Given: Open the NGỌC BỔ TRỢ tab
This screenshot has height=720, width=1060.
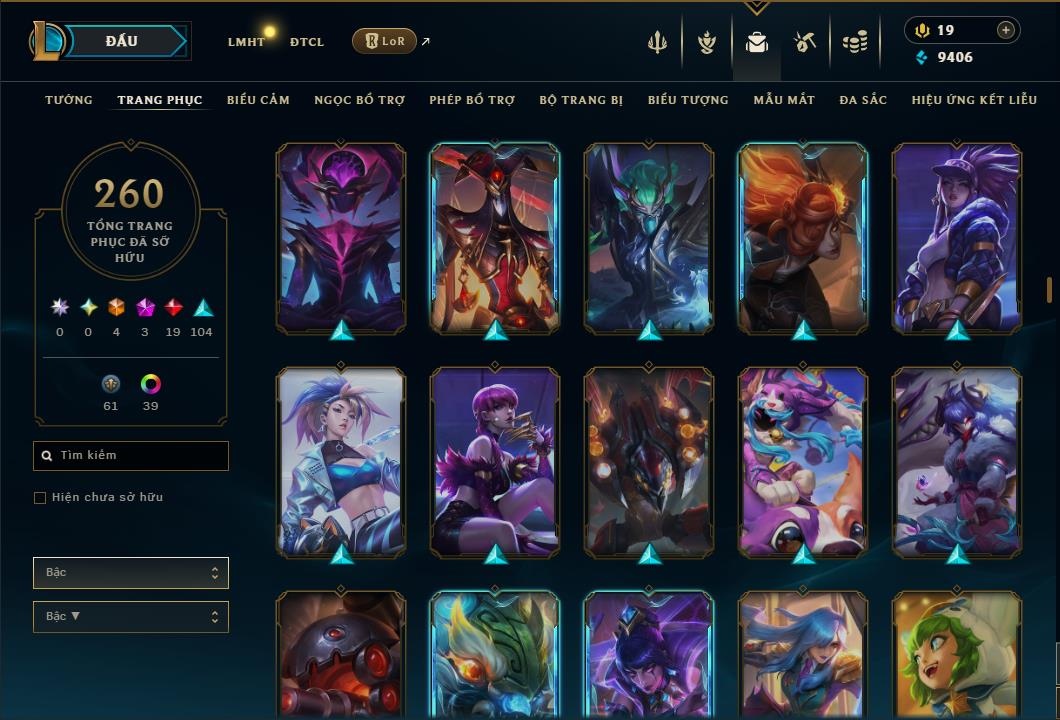Looking at the screenshot, I should [x=359, y=100].
